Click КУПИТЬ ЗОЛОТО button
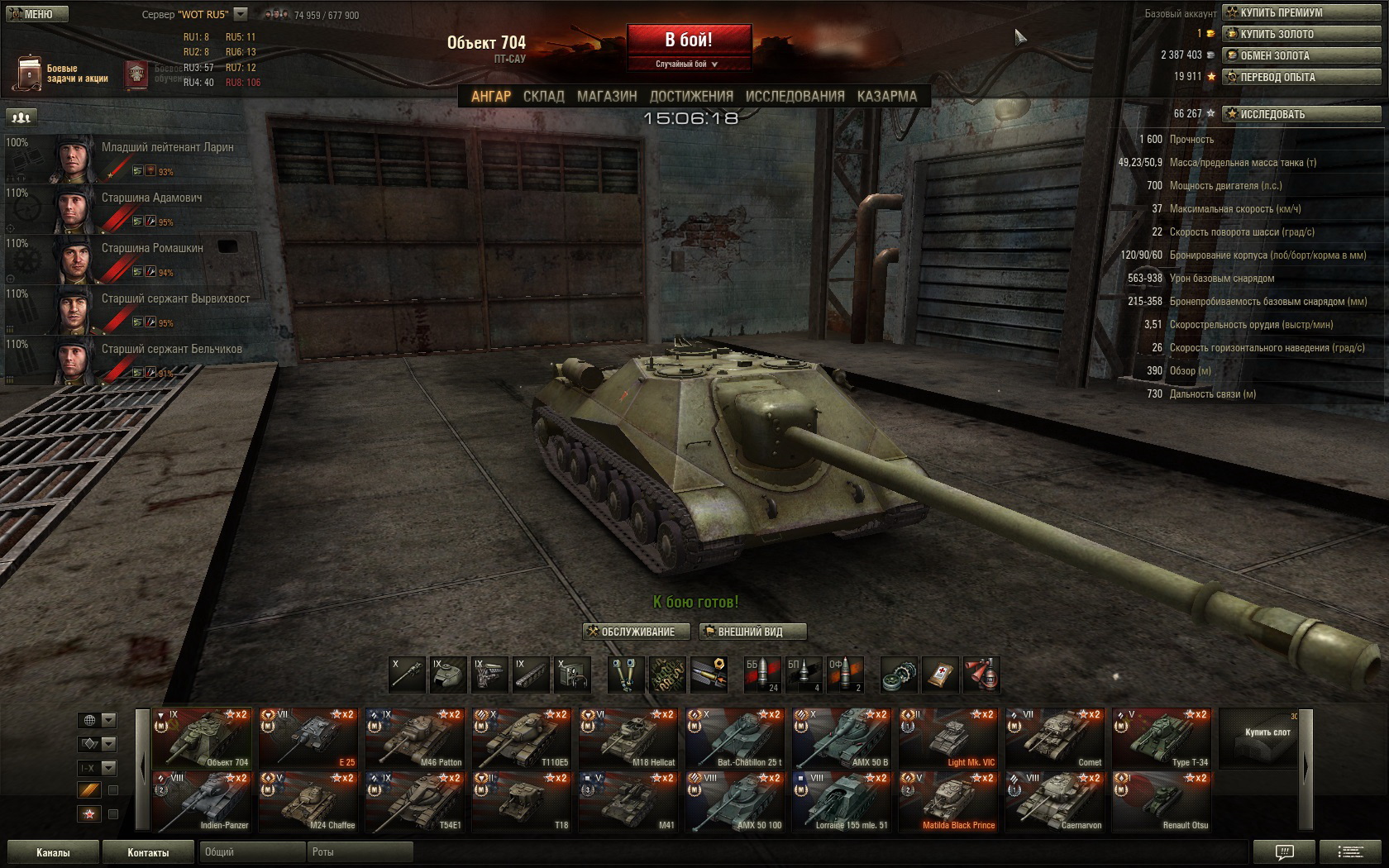The height and width of the screenshot is (868, 1389). (1301, 34)
